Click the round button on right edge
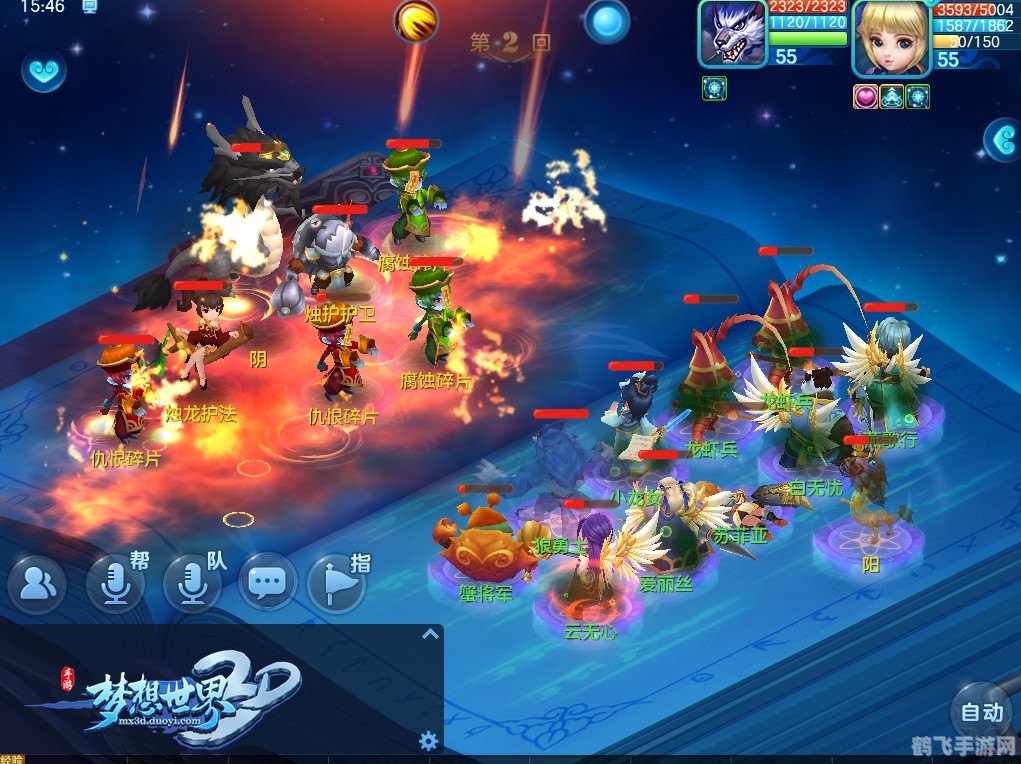The image size is (1021, 764). pos(1002,141)
